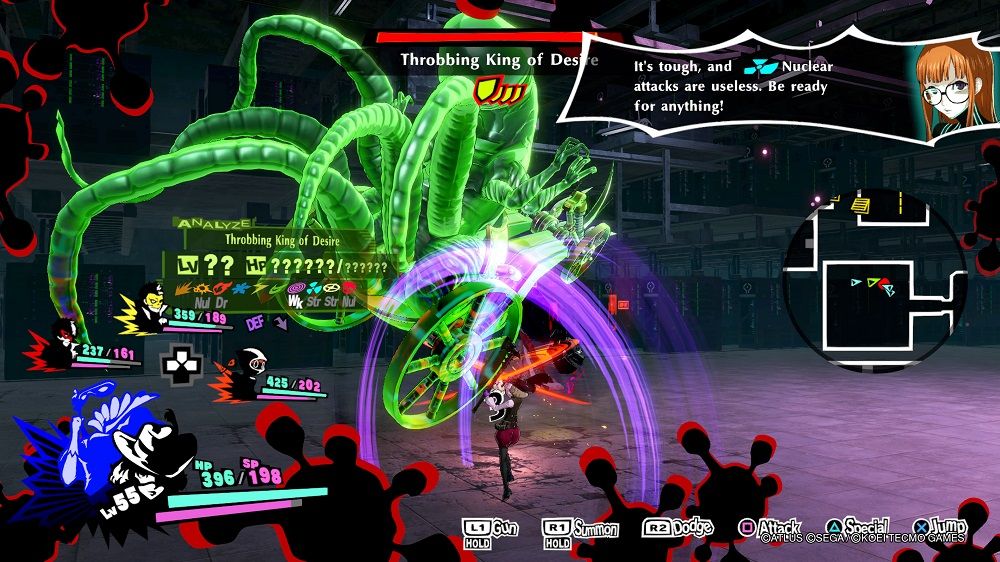Click the white d-pad party switch icon
1000x562 pixels.
click(x=182, y=368)
